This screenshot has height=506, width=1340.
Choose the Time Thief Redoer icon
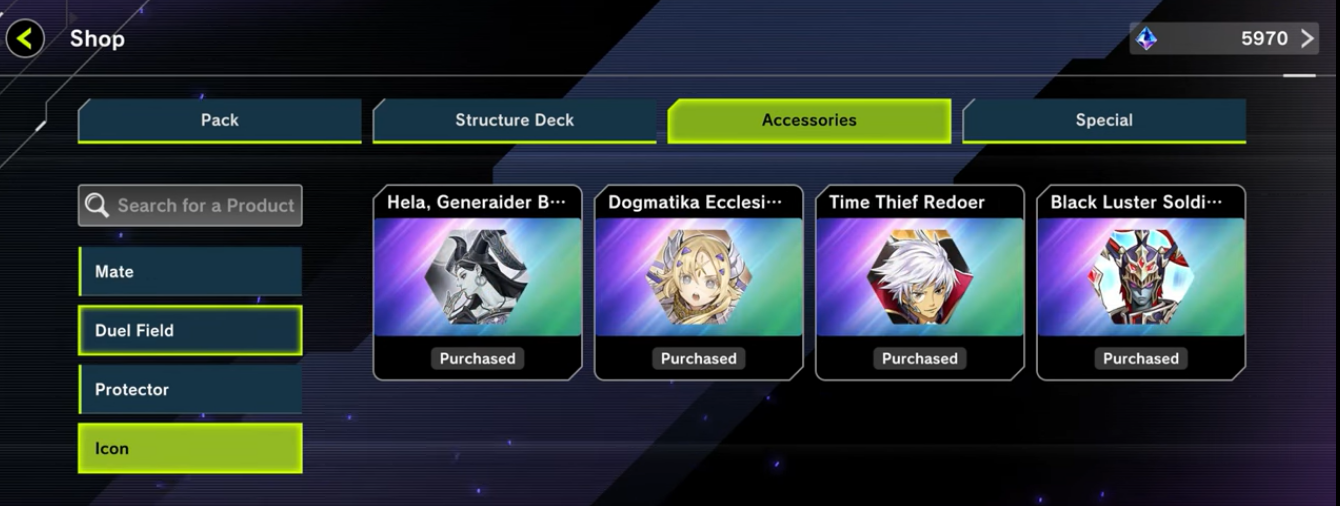click(x=919, y=282)
